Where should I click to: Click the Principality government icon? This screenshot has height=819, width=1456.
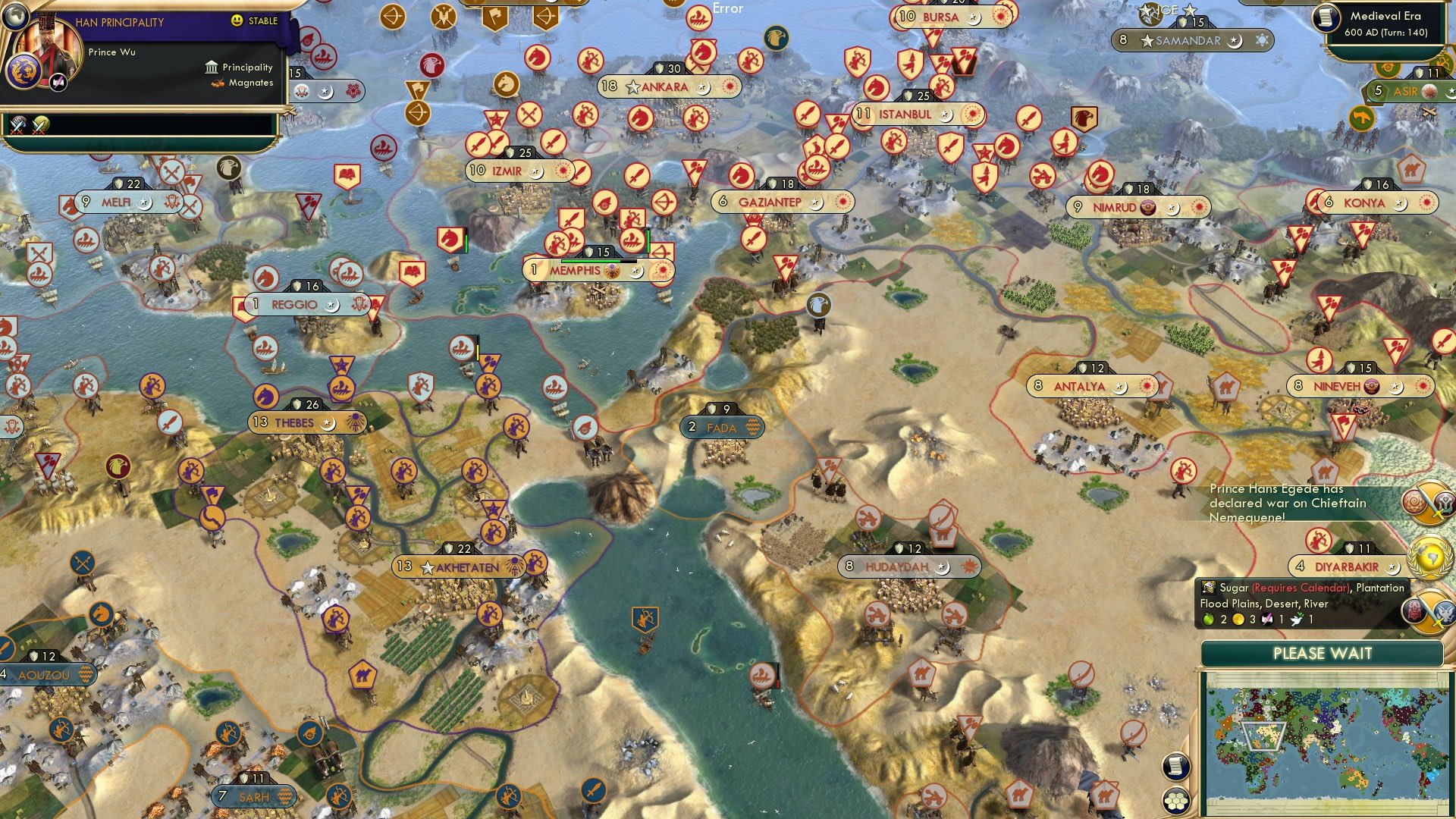(212, 68)
